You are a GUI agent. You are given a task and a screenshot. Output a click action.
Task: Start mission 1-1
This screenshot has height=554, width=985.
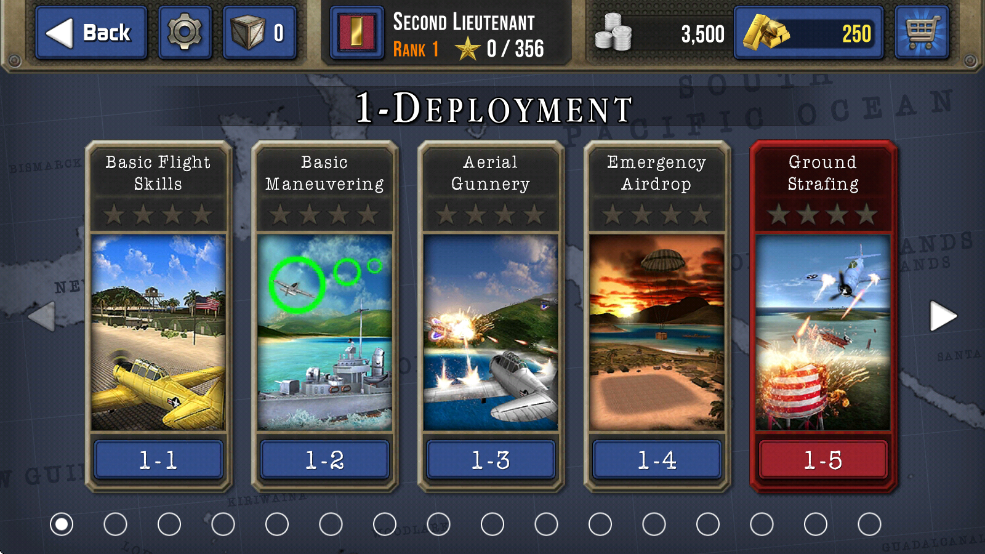click(x=158, y=460)
